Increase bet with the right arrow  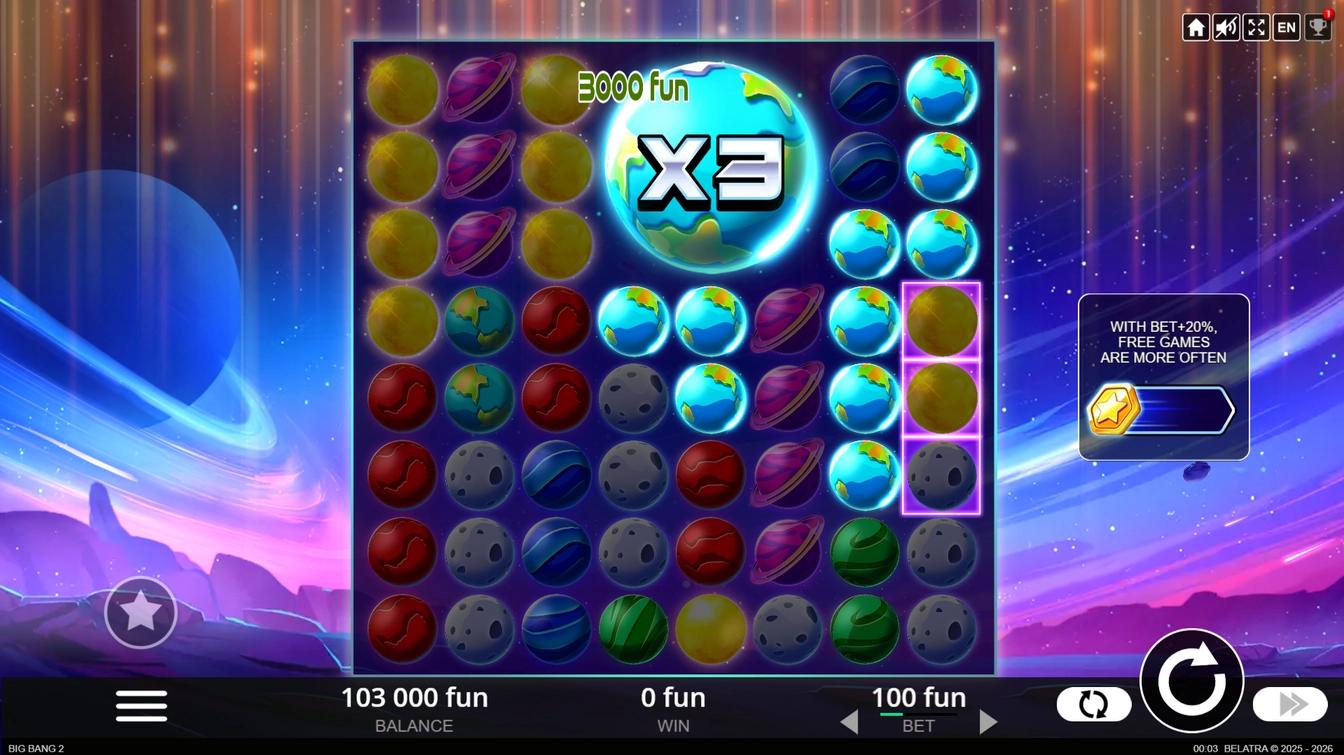pos(988,721)
